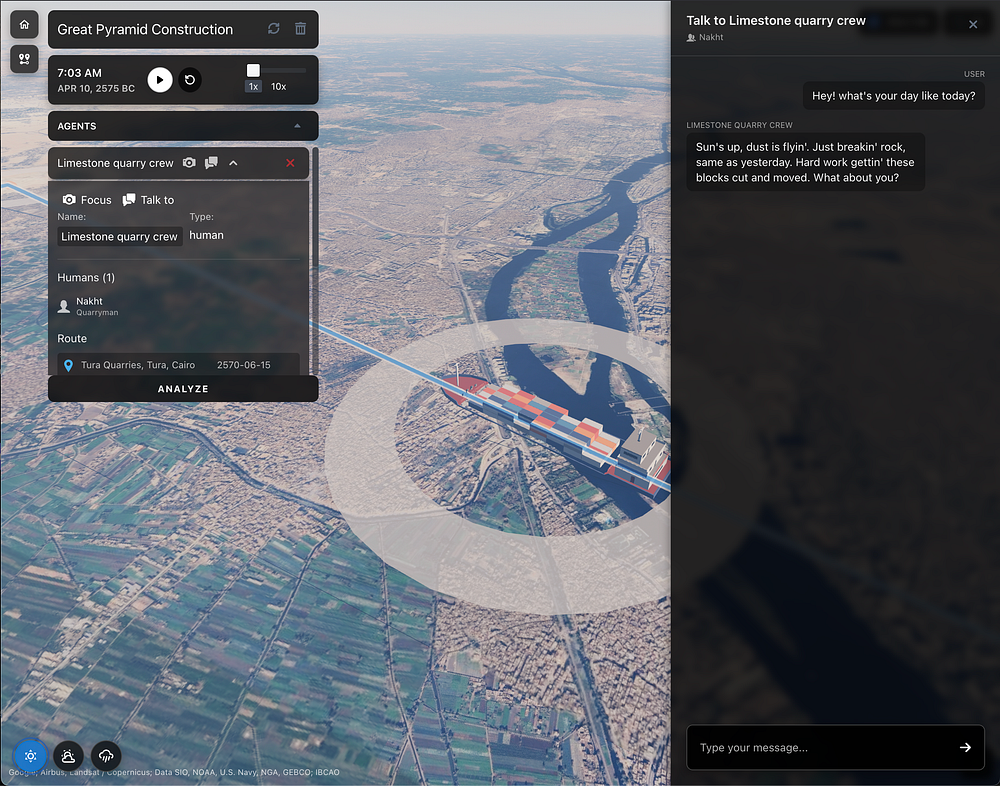Delete the scenario with the trash icon
Screen dimensions: 1000x786
(300, 29)
